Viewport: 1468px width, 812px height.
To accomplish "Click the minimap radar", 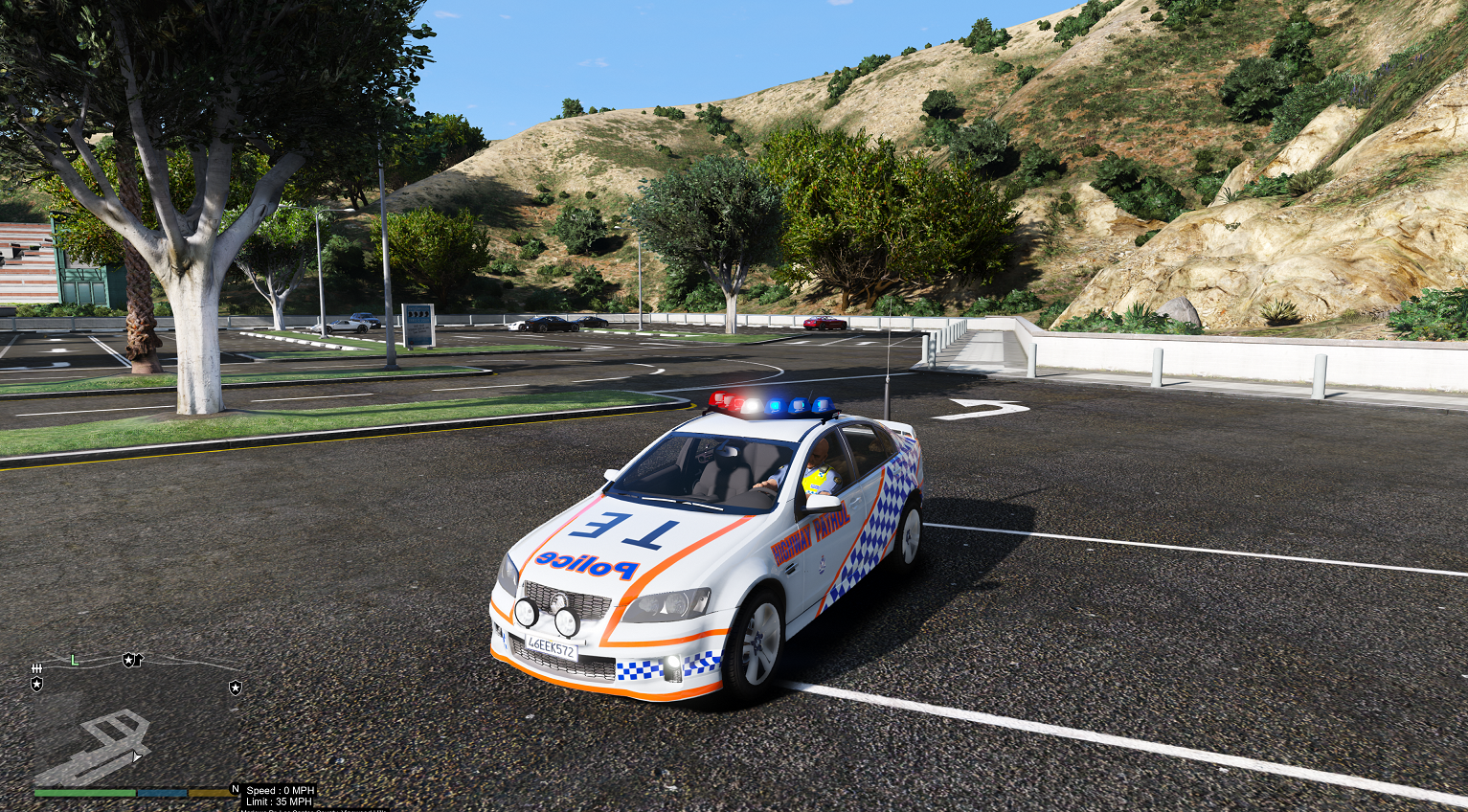I will 134,720.
